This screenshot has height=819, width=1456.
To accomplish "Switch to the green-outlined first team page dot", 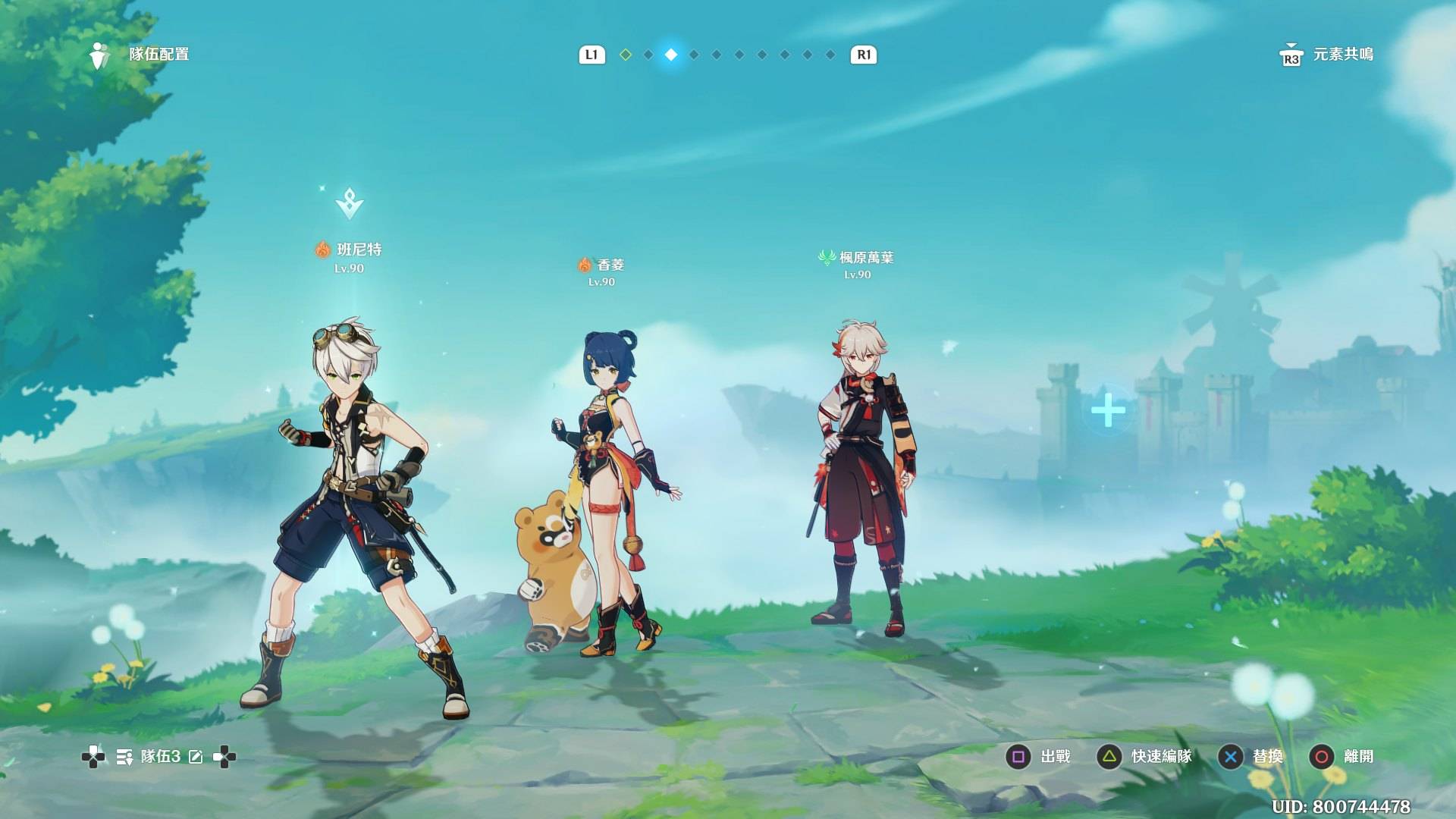I will (x=626, y=55).
